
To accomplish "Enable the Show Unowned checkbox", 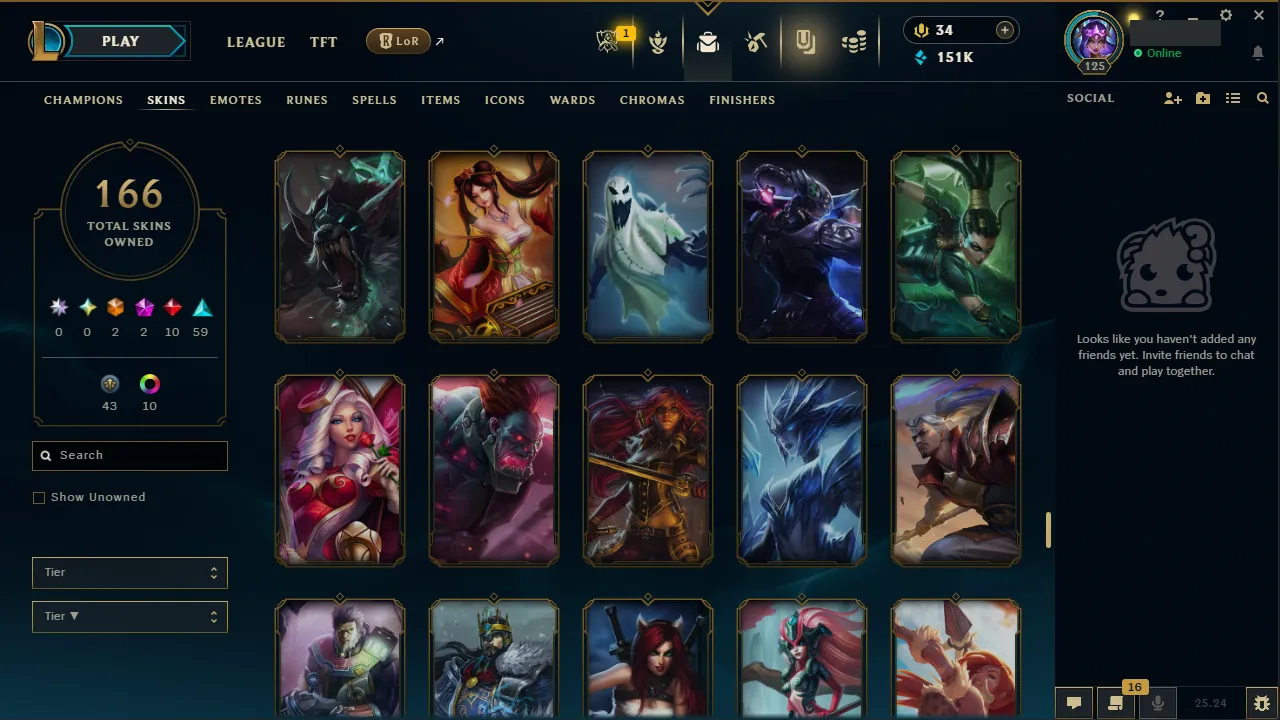I will (39, 497).
